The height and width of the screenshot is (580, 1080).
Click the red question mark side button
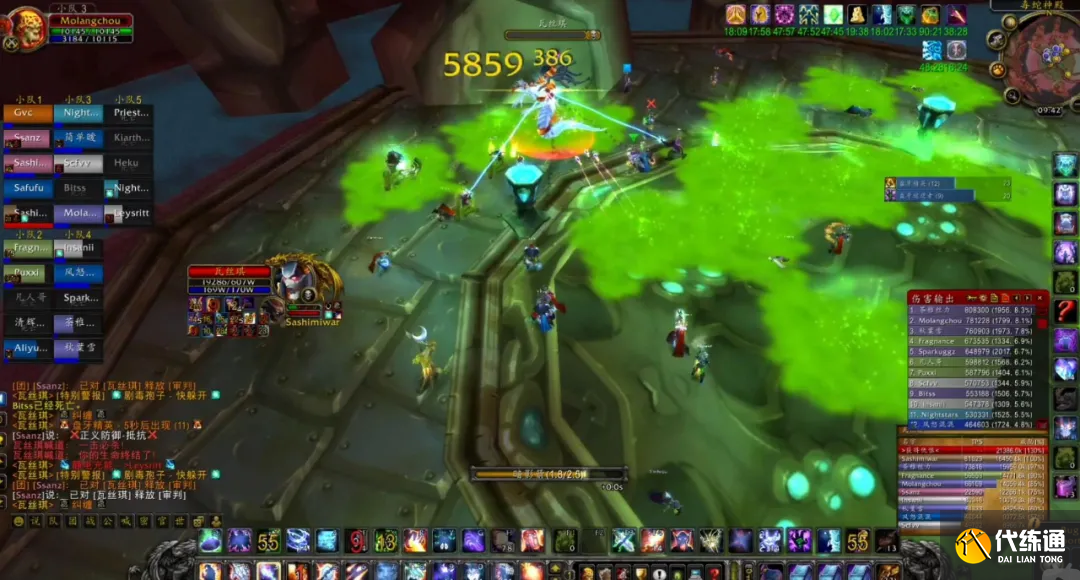point(1065,311)
